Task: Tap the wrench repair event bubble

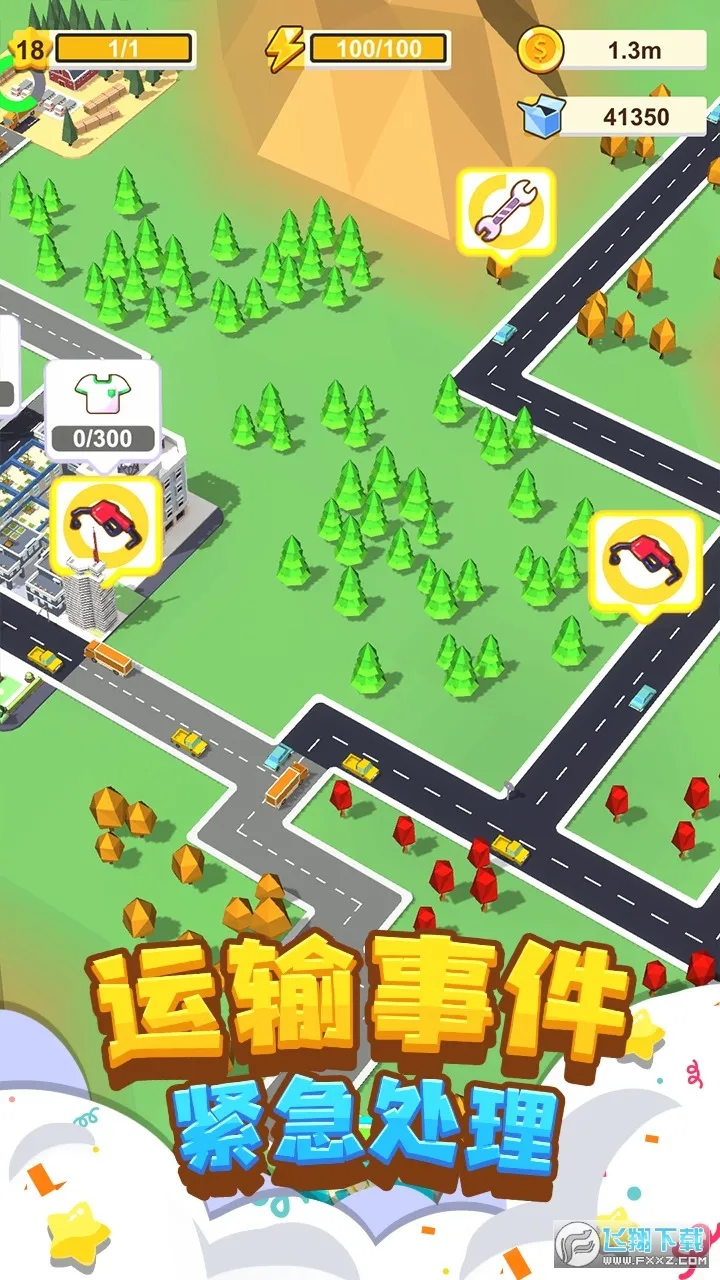Action: click(505, 213)
